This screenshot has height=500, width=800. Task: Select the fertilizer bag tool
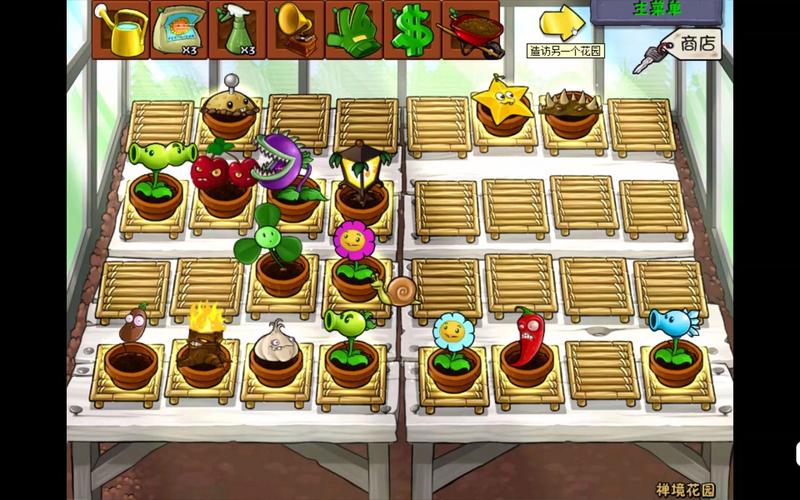(x=179, y=30)
